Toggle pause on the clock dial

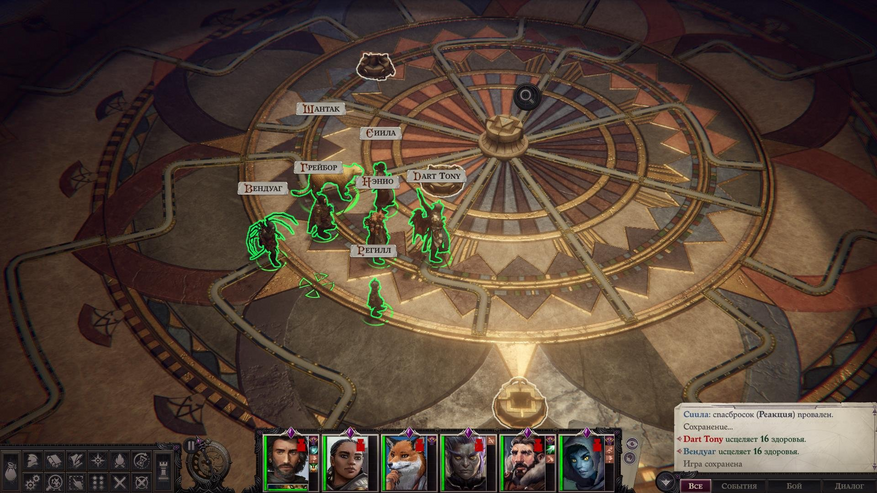point(192,446)
